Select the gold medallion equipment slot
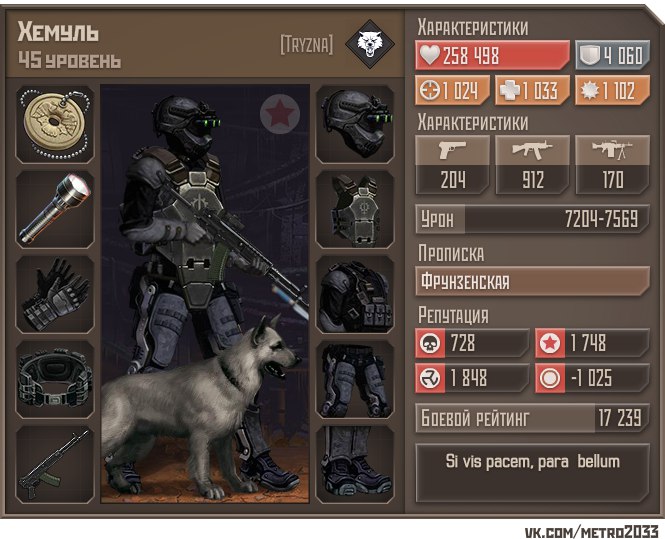 click(55, 124)
